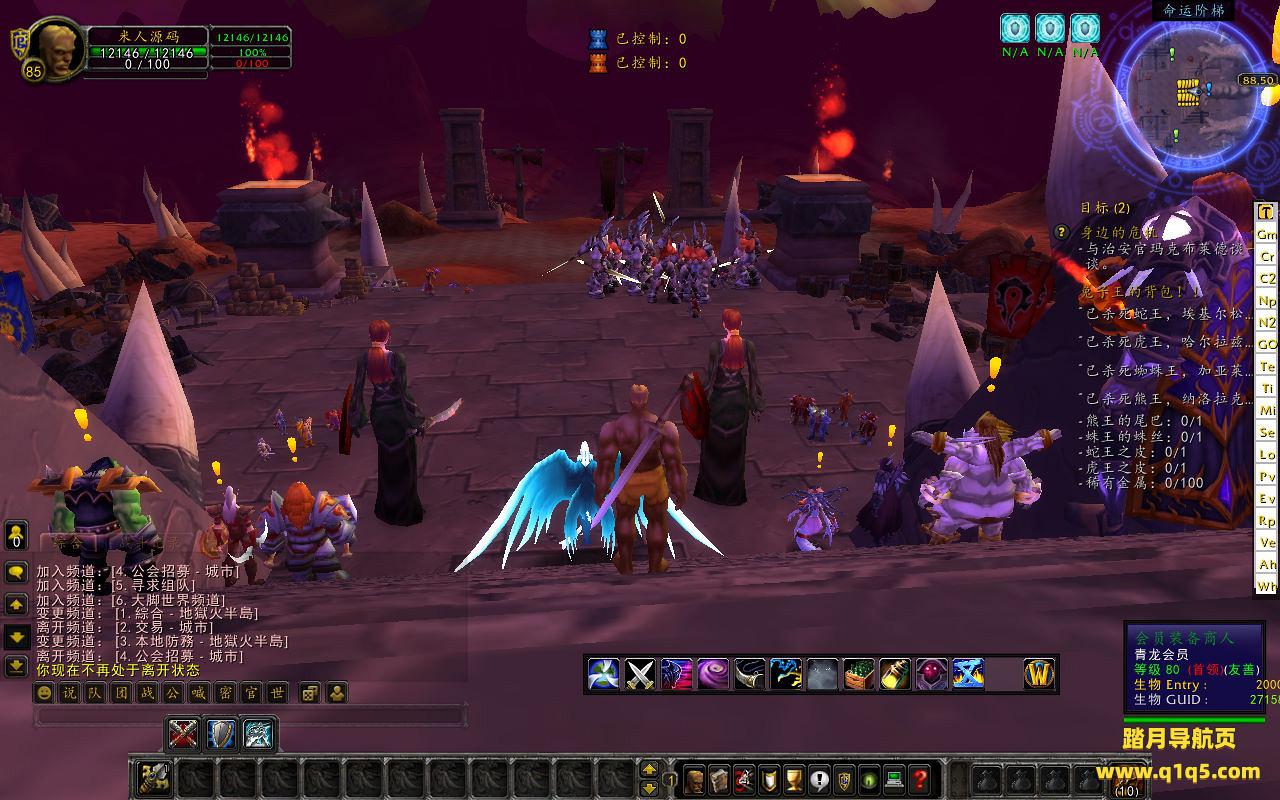This screenshot has height=800, width=1280.
Task: Open the minimap
Action: pos(1194,91)
